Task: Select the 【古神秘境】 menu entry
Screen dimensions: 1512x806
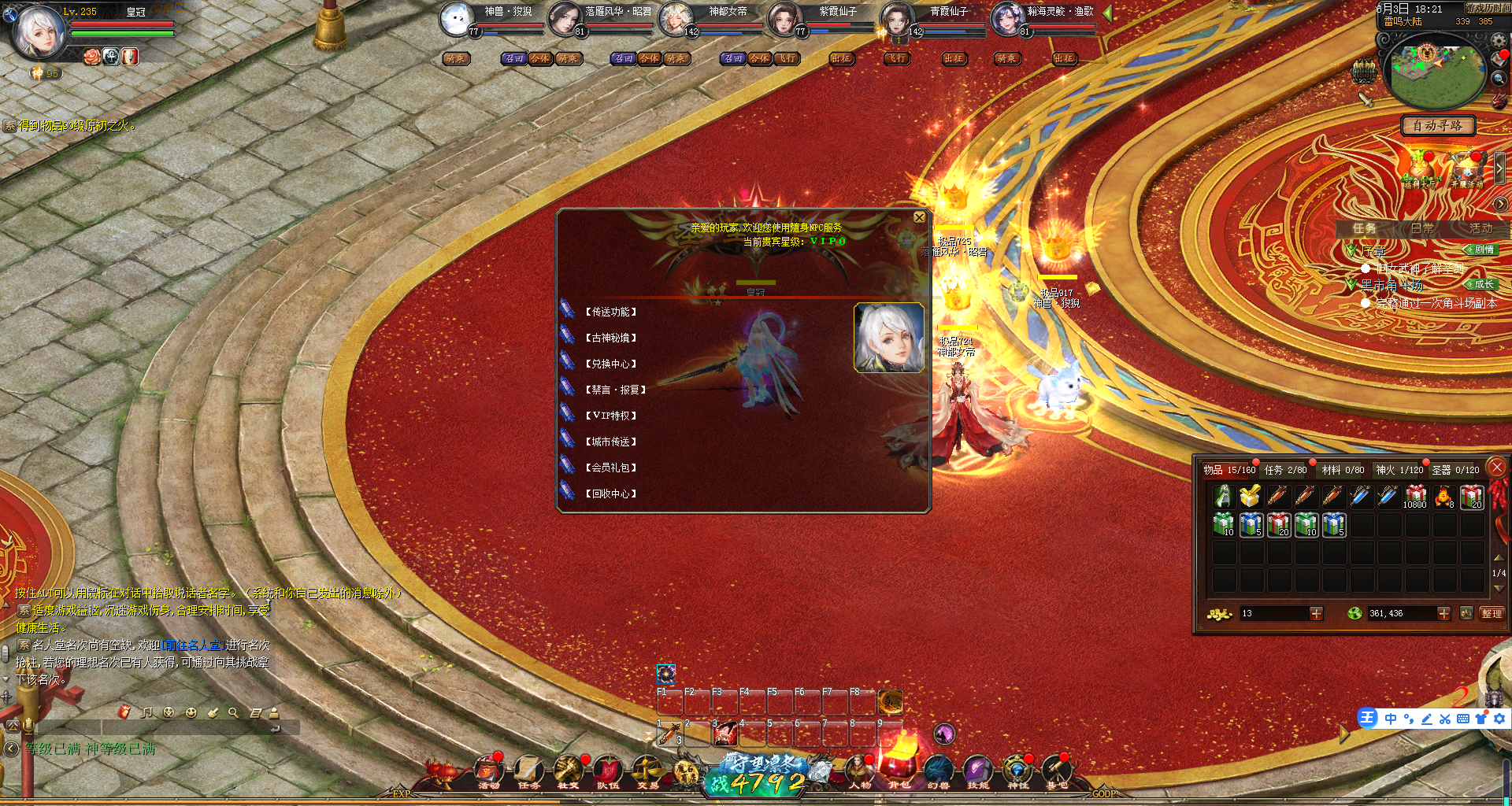Action: [610, 338]
